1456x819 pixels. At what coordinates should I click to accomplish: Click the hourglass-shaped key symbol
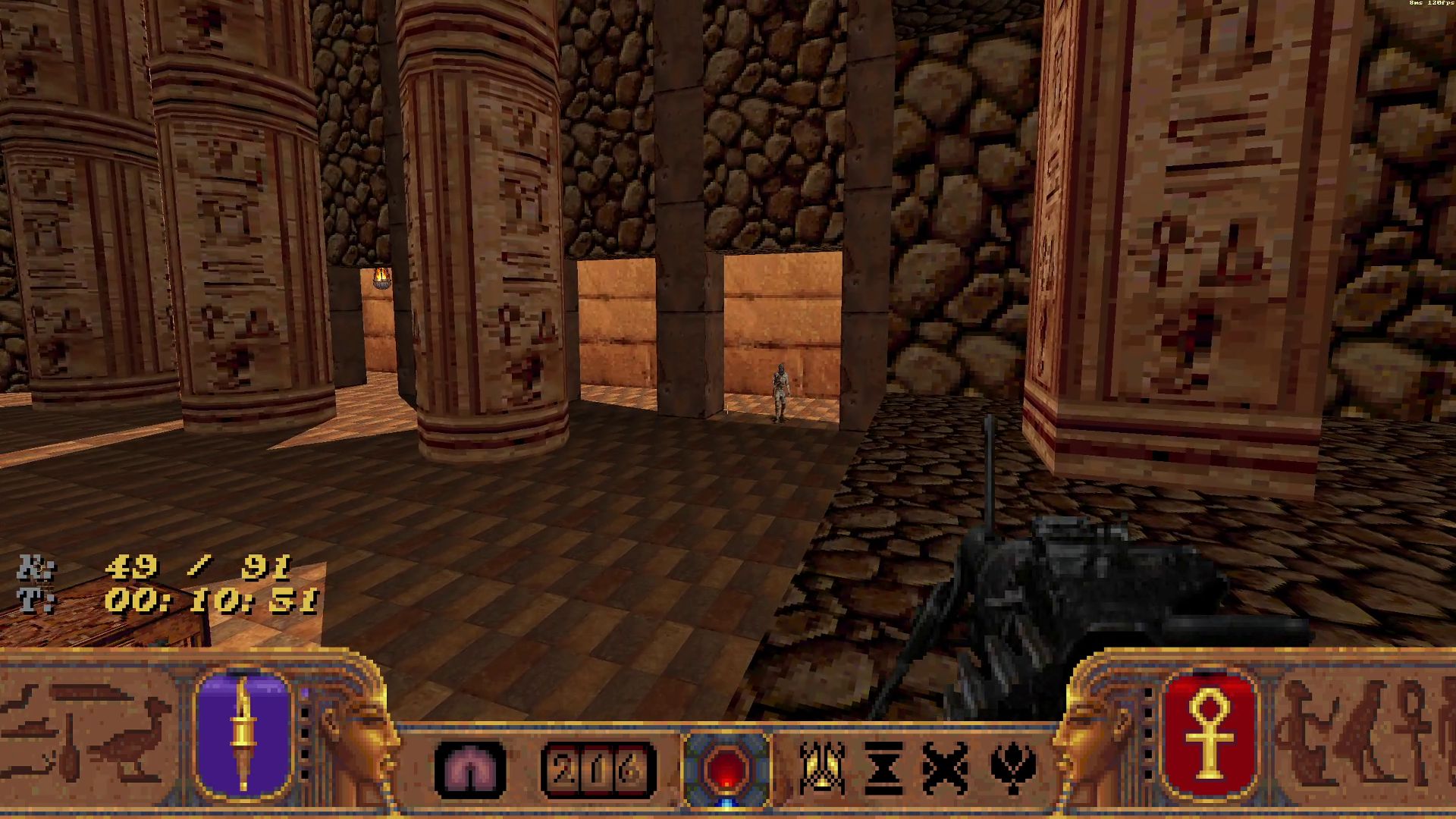883,768
